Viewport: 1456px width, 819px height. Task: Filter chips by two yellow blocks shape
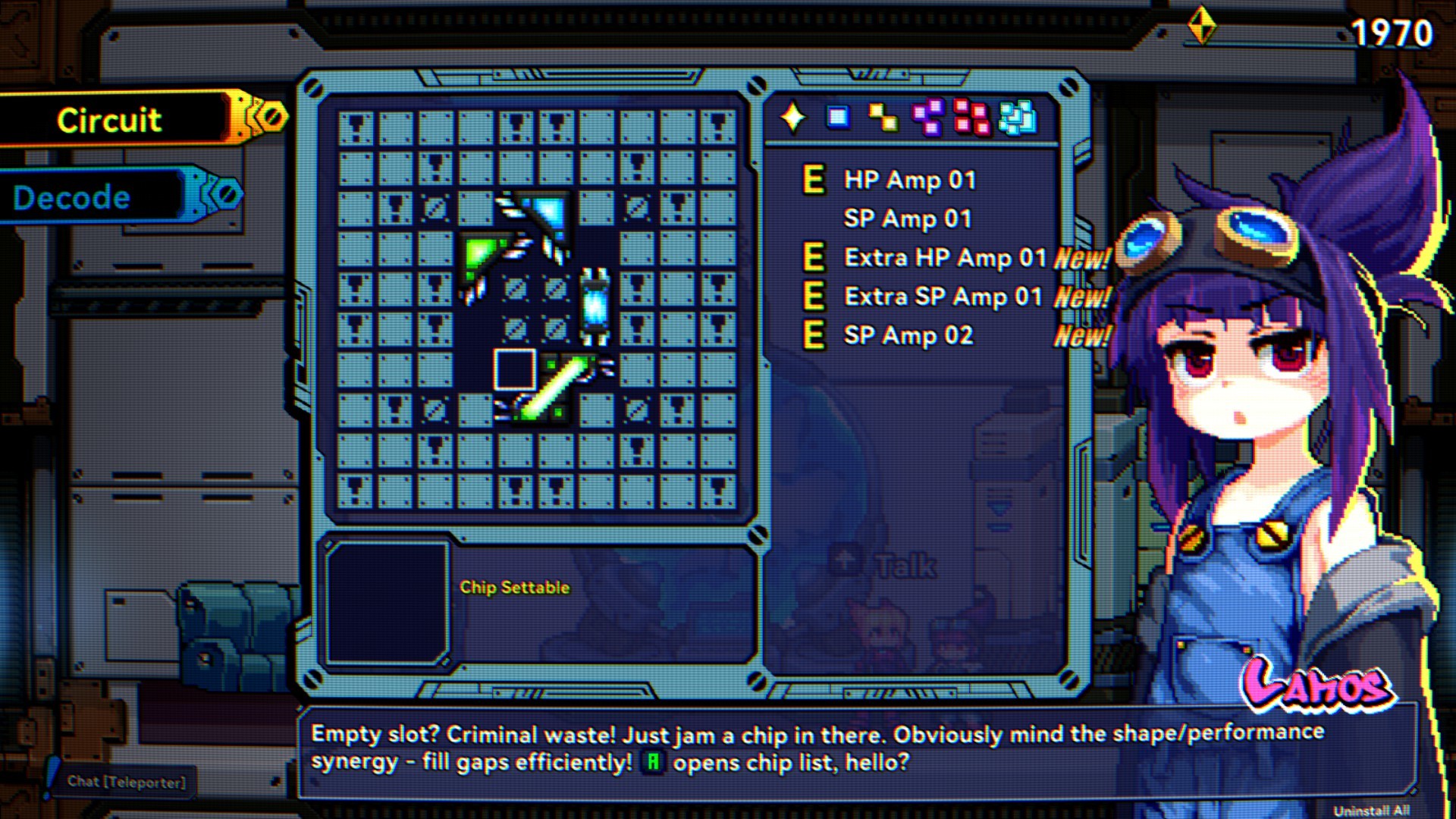(883, 118)
